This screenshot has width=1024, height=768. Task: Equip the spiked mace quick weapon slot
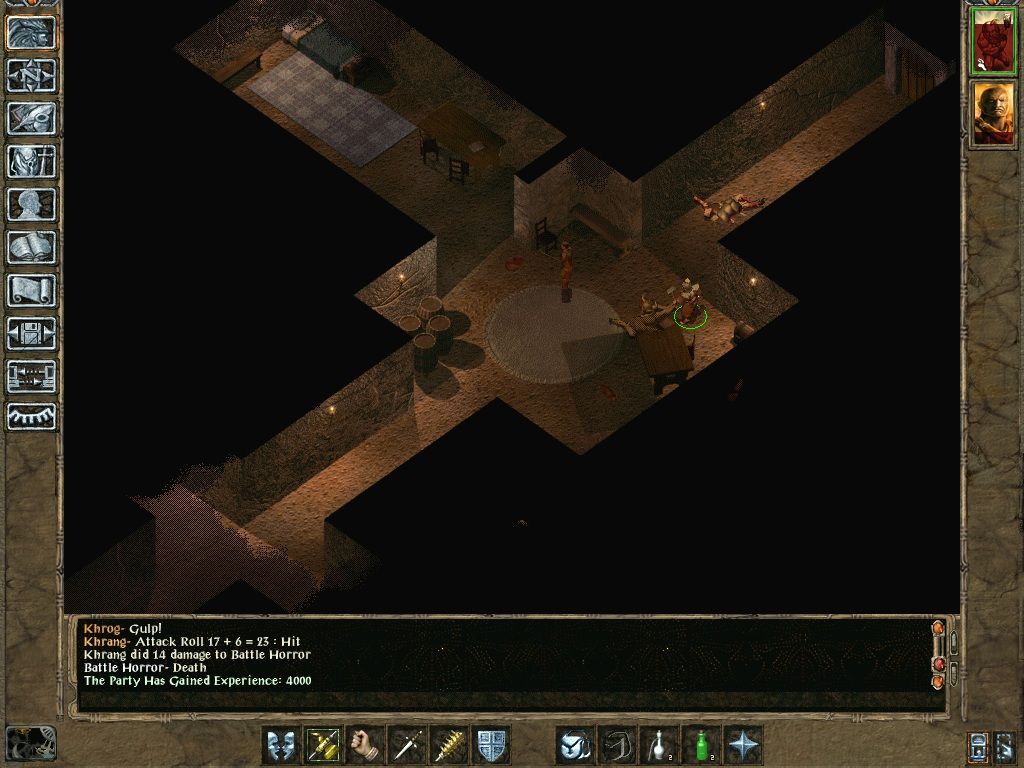[x=449, y=745]
